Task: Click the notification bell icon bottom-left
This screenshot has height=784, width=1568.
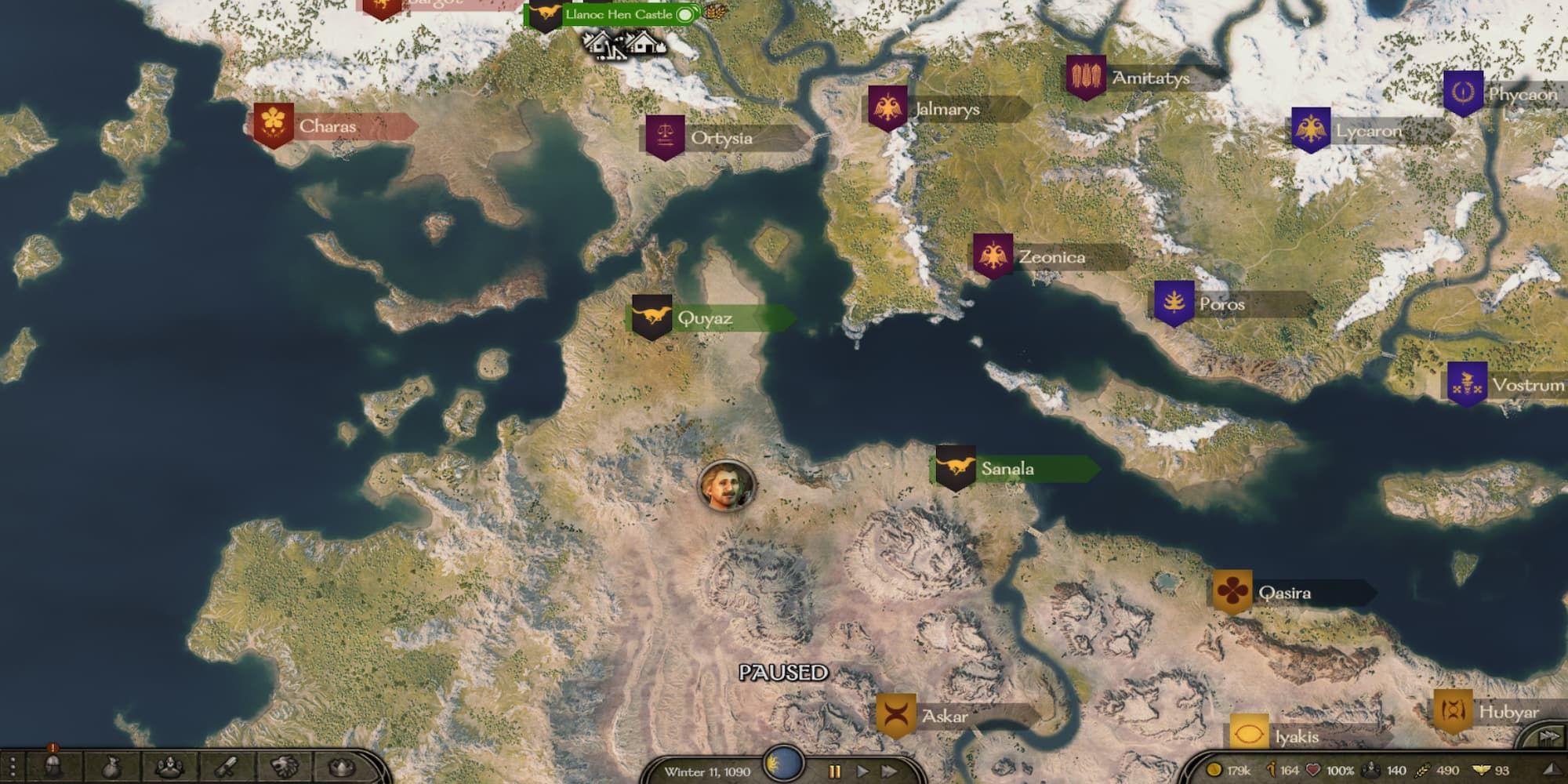Action: [x=52, y=749]
